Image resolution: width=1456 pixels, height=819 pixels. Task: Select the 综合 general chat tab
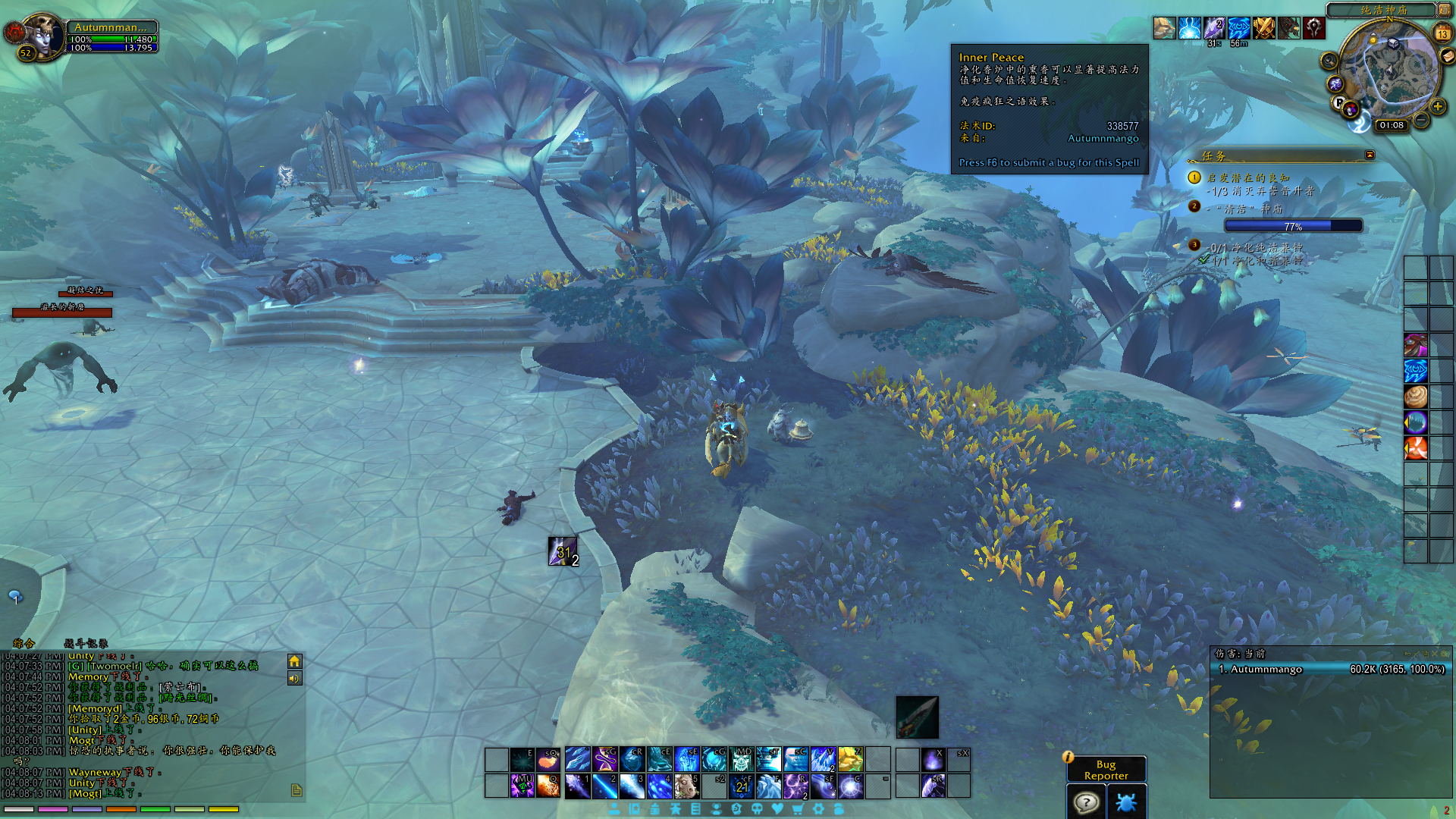pos(24,643)
